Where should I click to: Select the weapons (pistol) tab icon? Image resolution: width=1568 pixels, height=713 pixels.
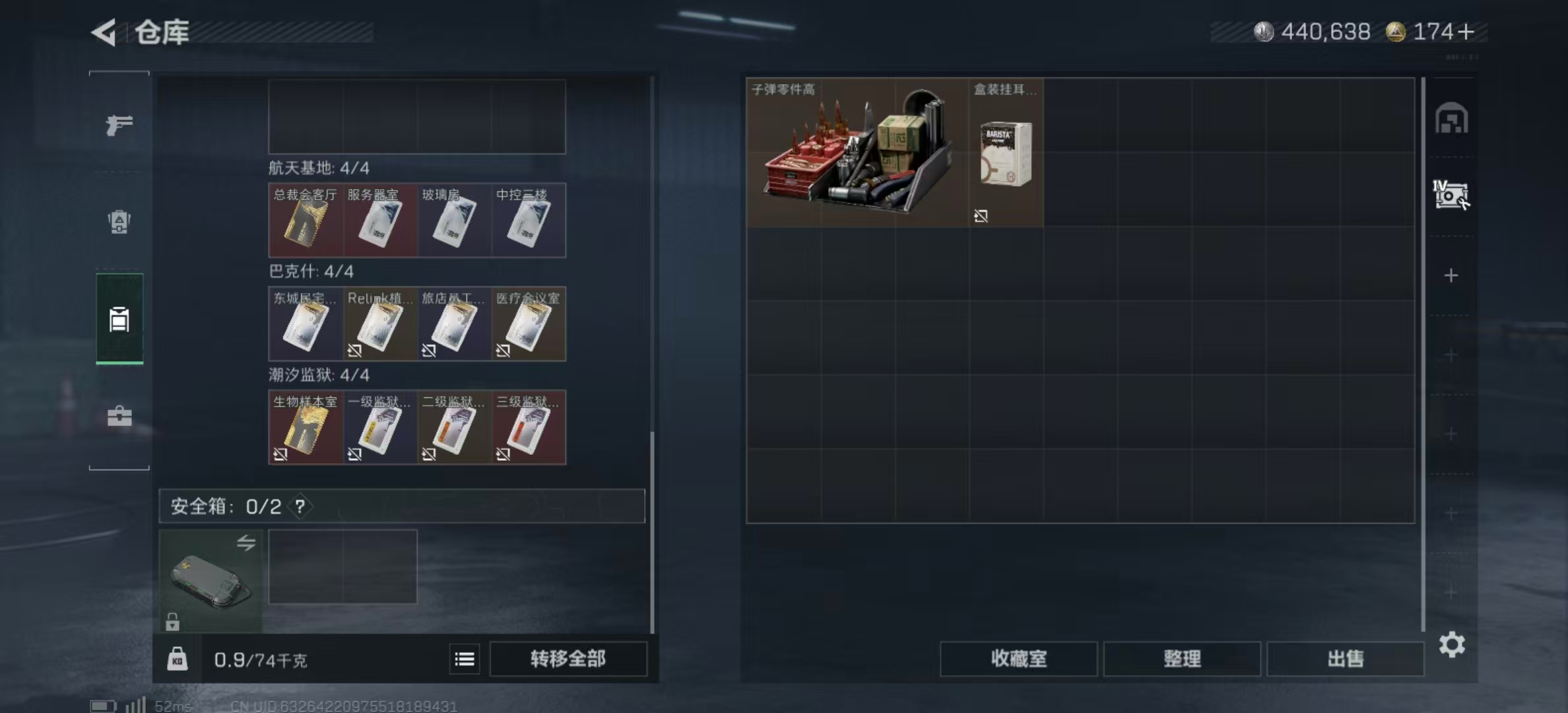[119, 124]
